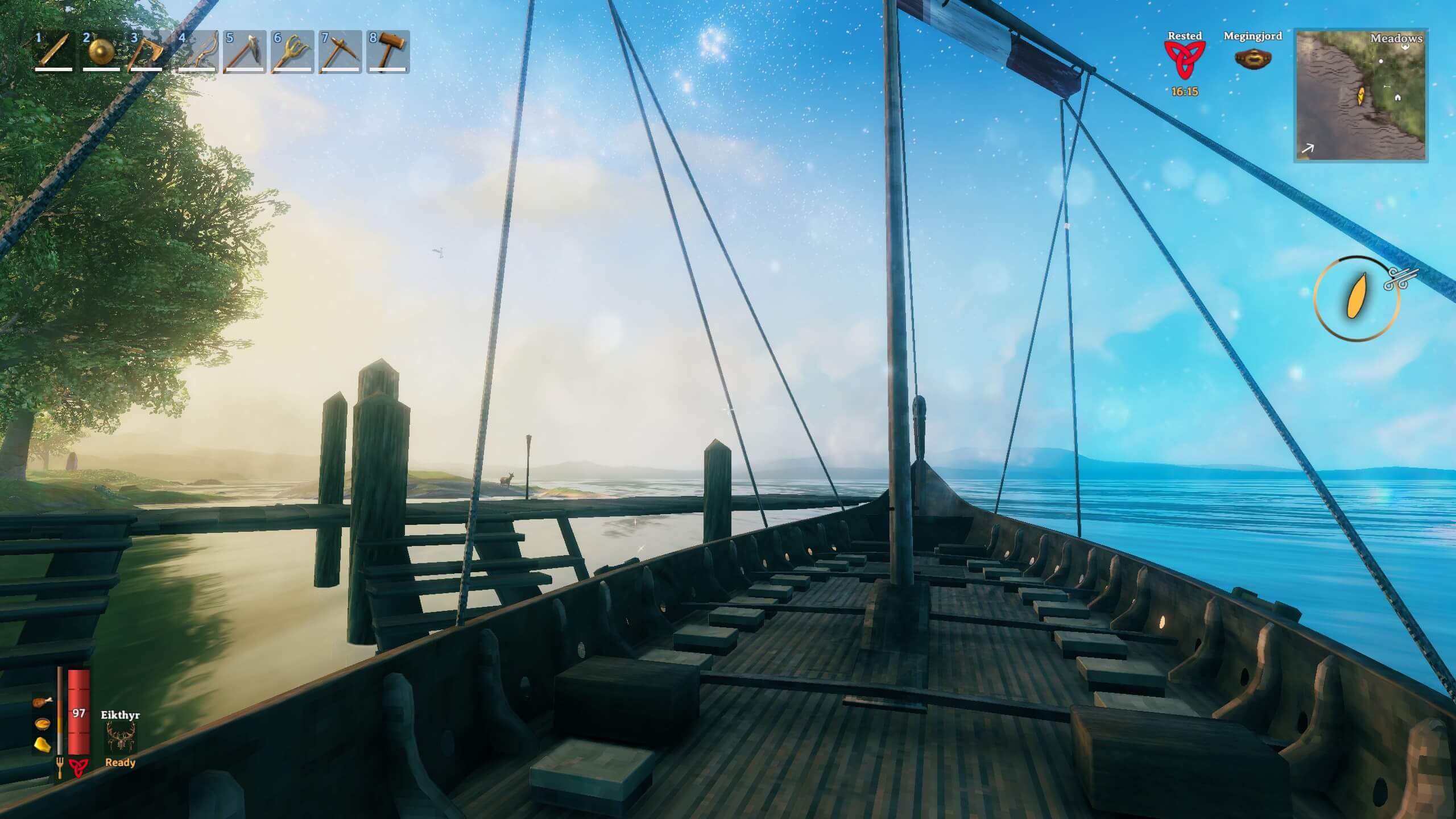Choose the bow in slot 4

coord(197,51)
